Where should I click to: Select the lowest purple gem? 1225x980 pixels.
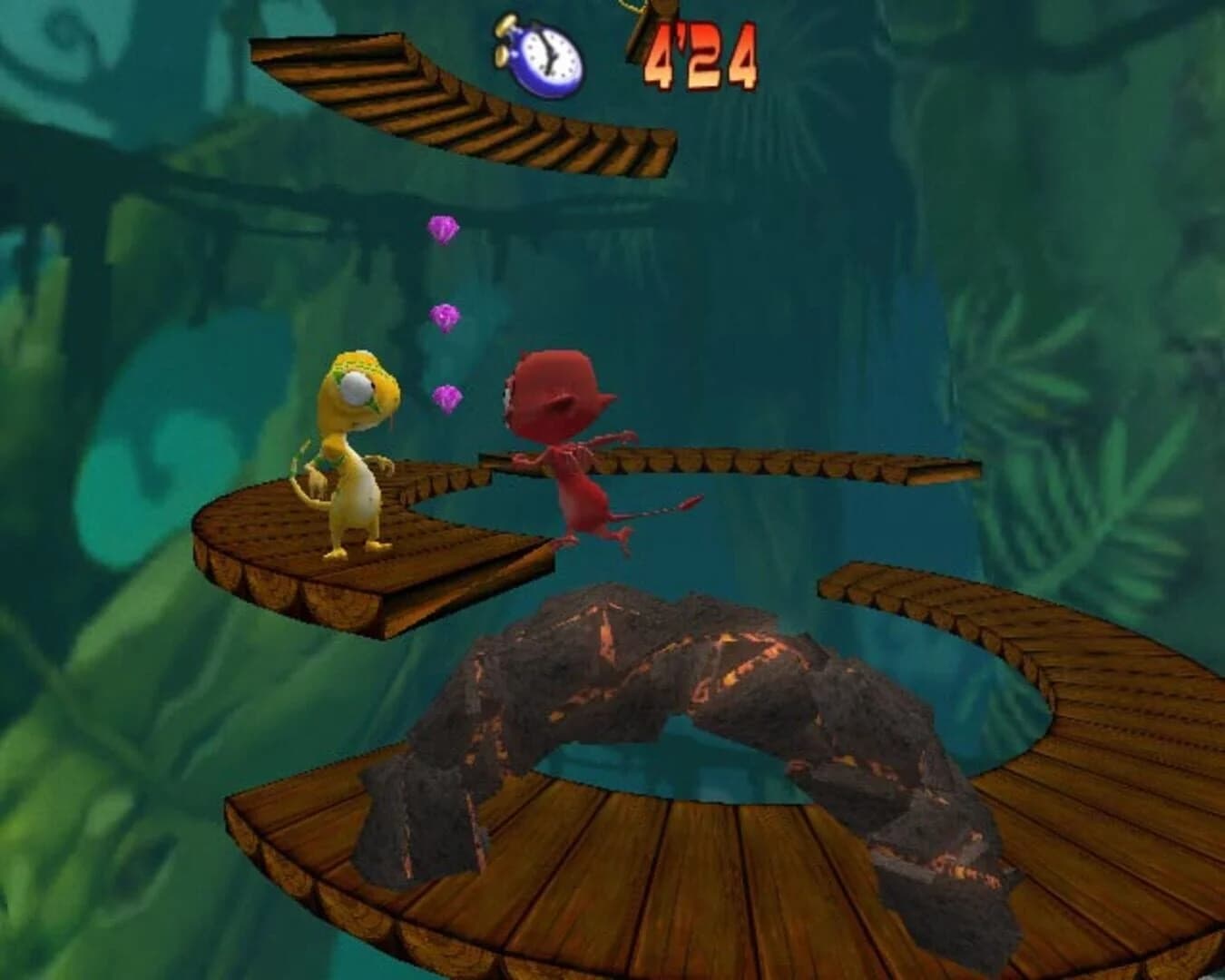447,397
